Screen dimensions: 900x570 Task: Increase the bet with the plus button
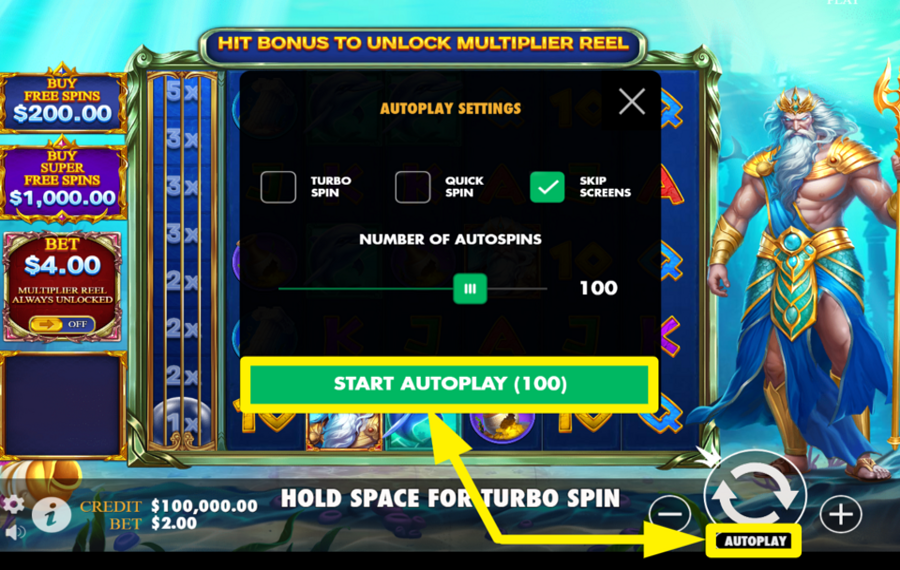(840, 514)
